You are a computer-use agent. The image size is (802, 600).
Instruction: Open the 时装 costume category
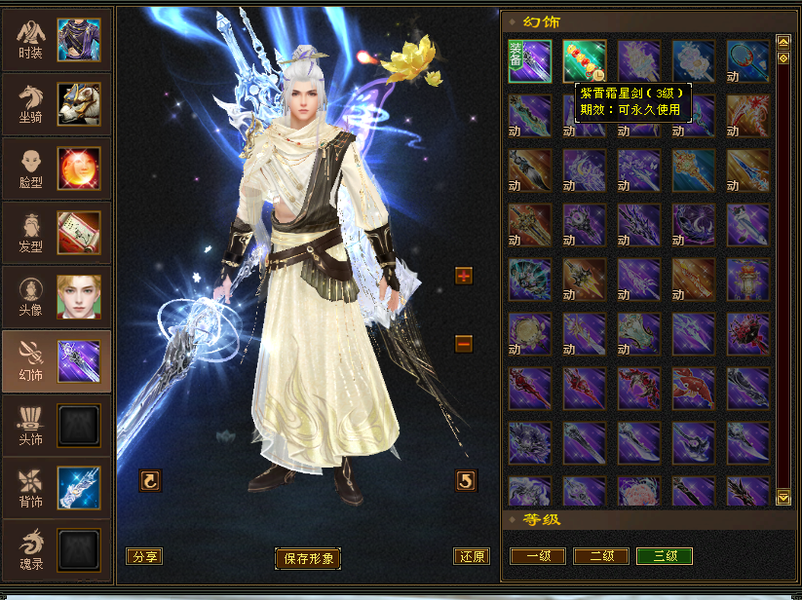58,40
